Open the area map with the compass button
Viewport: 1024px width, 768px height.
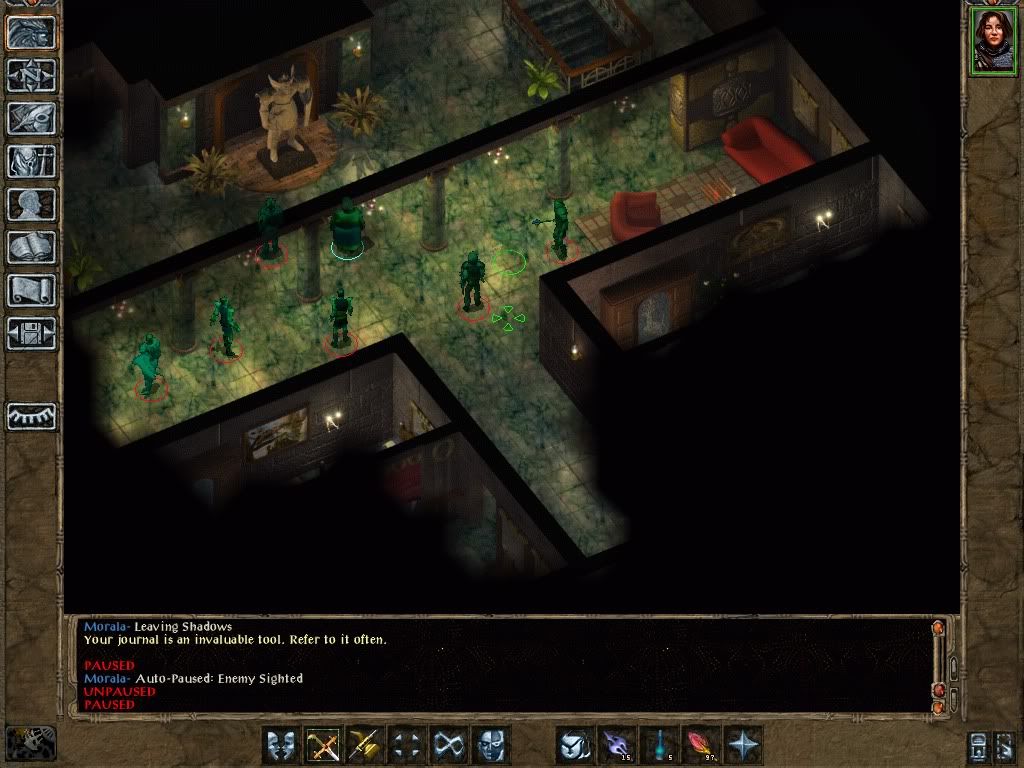pyautogui.click(x=31, y=75)
